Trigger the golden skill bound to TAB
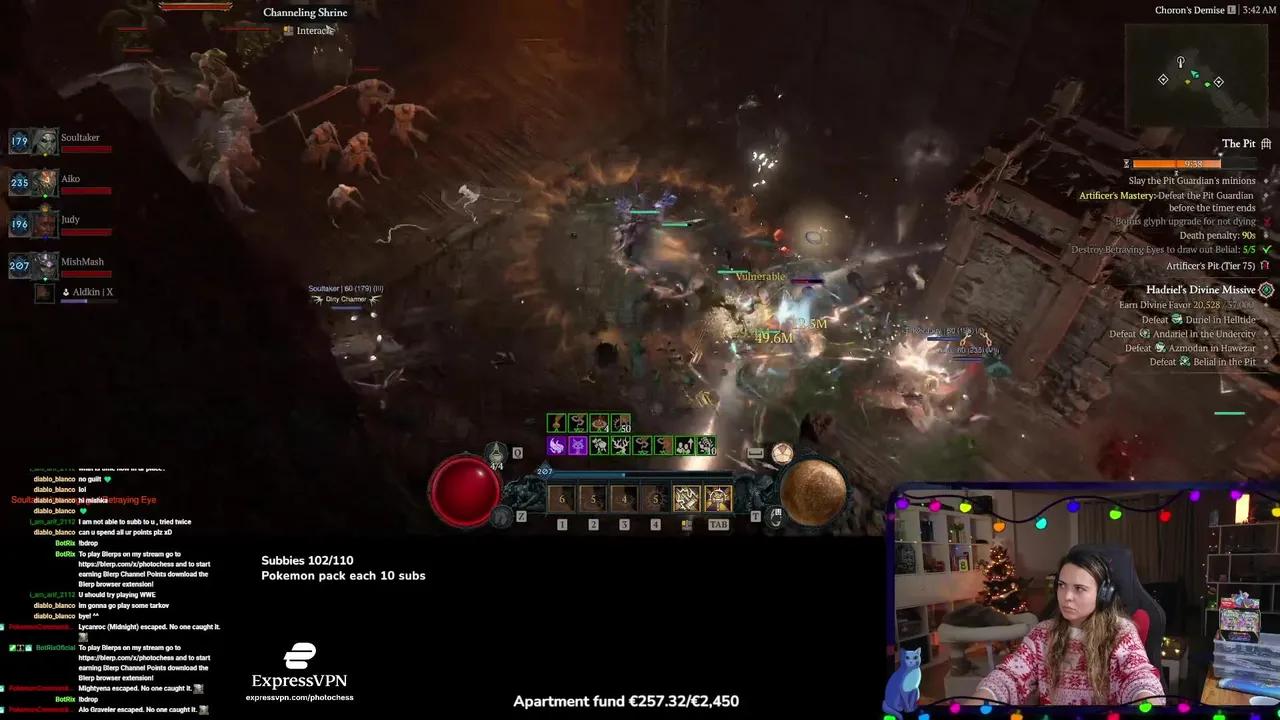The height and width of the screenshot is (720, 1280). tap(718, 498)
